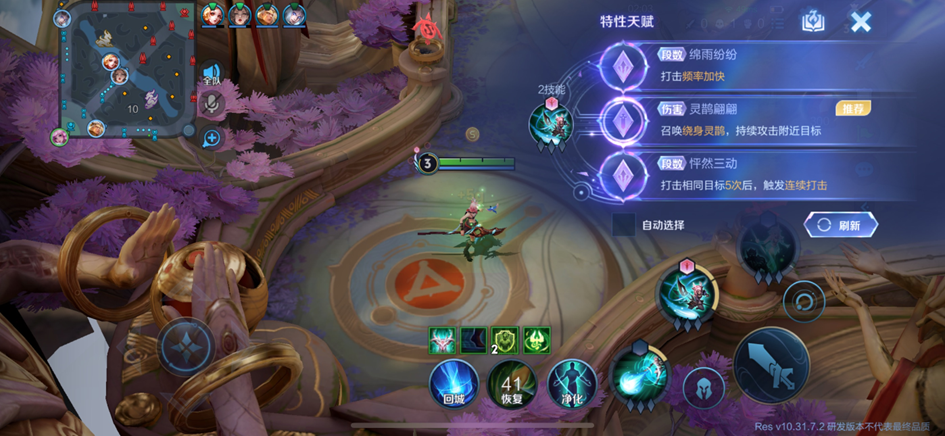Hit the sword basic attack button
Image resolution: width=945 pixels, height=436 pixels.
tap(771, 365)
